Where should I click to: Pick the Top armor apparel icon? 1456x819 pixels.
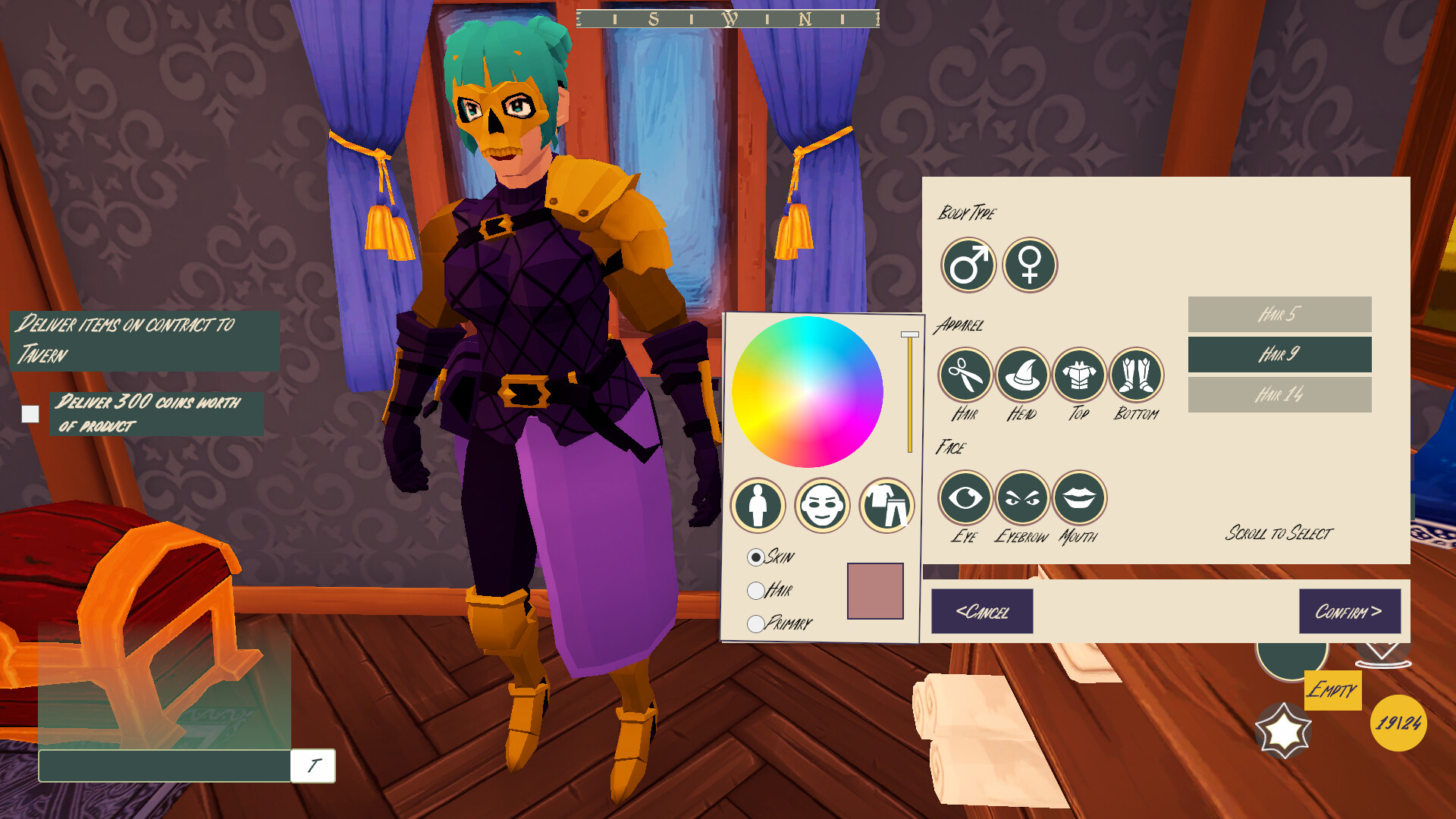pyautogui.click(x=1079, y=375)
